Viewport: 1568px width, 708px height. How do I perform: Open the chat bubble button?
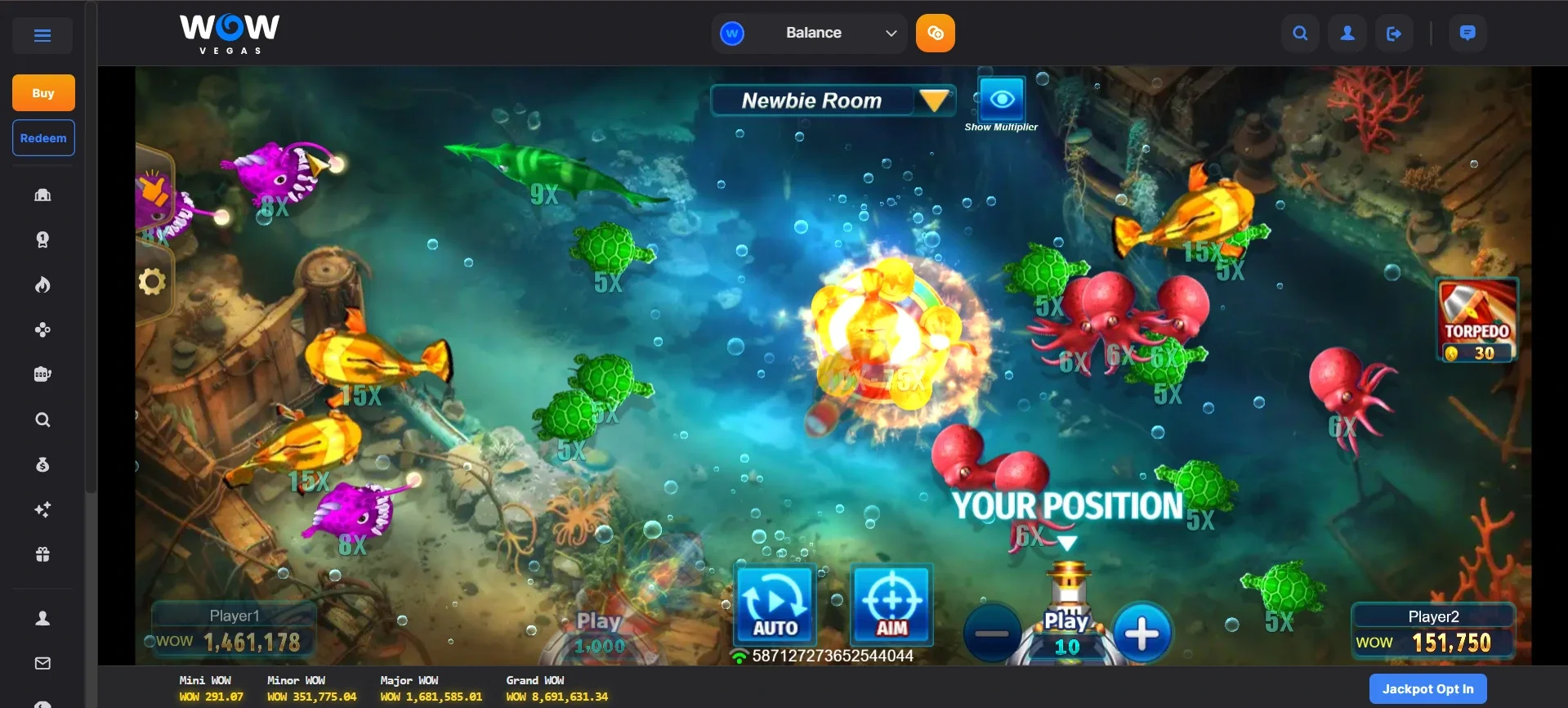1467,34
